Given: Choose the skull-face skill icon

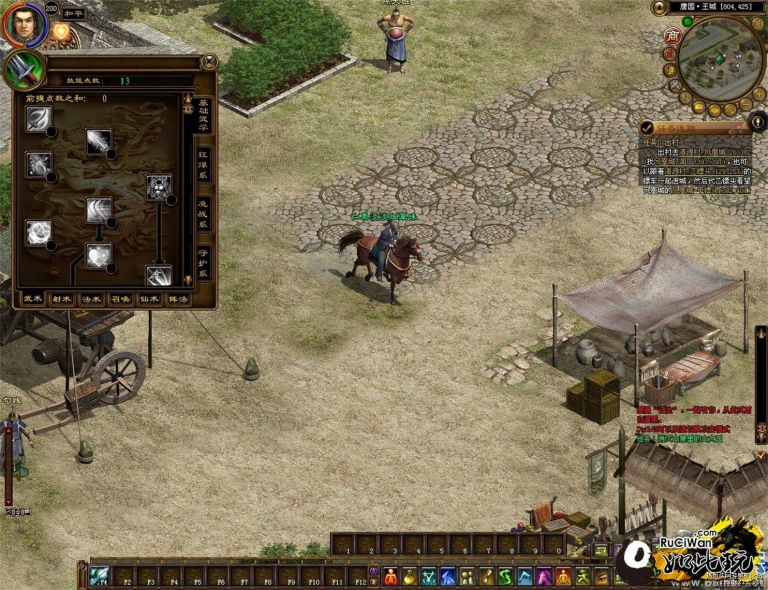Looking at the screenshot, I should (x=159, y=186).
